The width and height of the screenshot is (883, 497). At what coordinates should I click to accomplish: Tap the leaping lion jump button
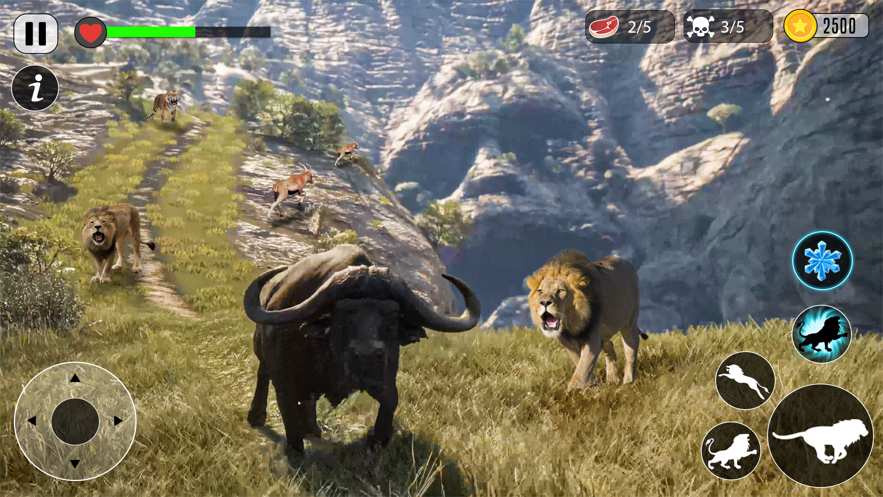click(x=745, y=380)
